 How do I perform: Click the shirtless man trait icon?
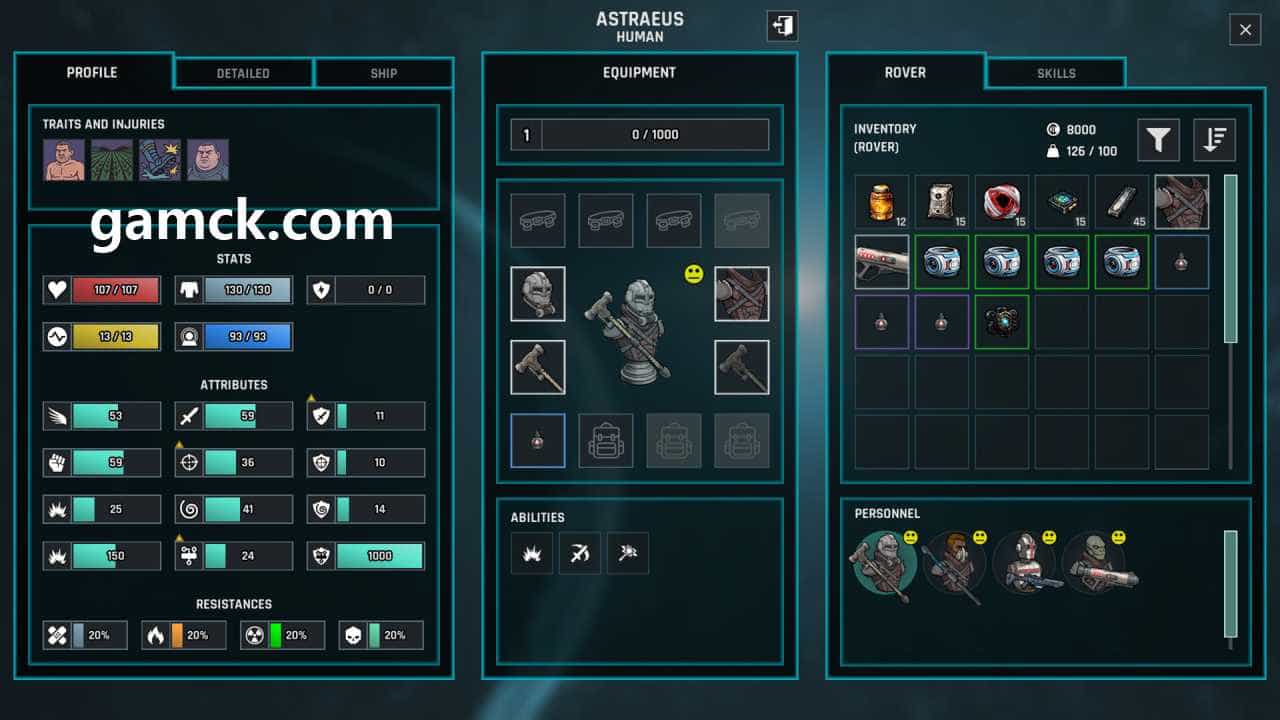[64, 160]
